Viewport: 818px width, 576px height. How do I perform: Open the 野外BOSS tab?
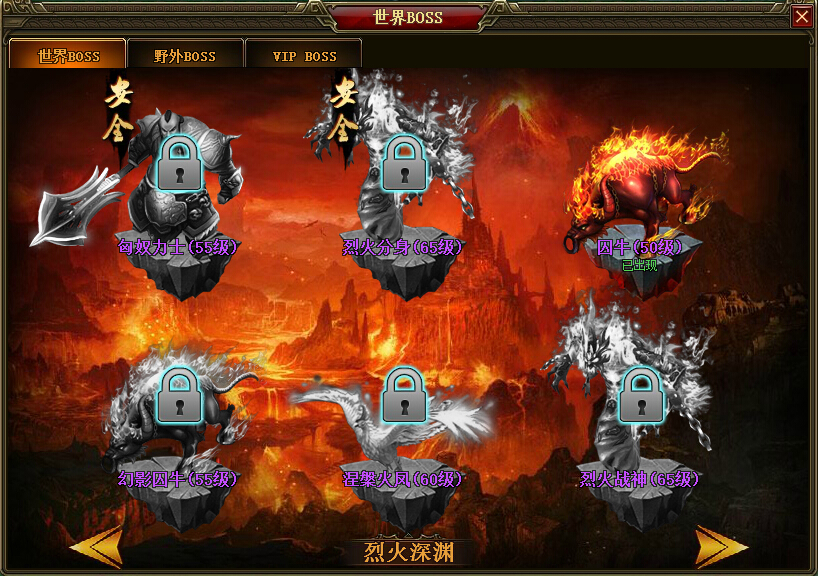click(x=185, y=55)
